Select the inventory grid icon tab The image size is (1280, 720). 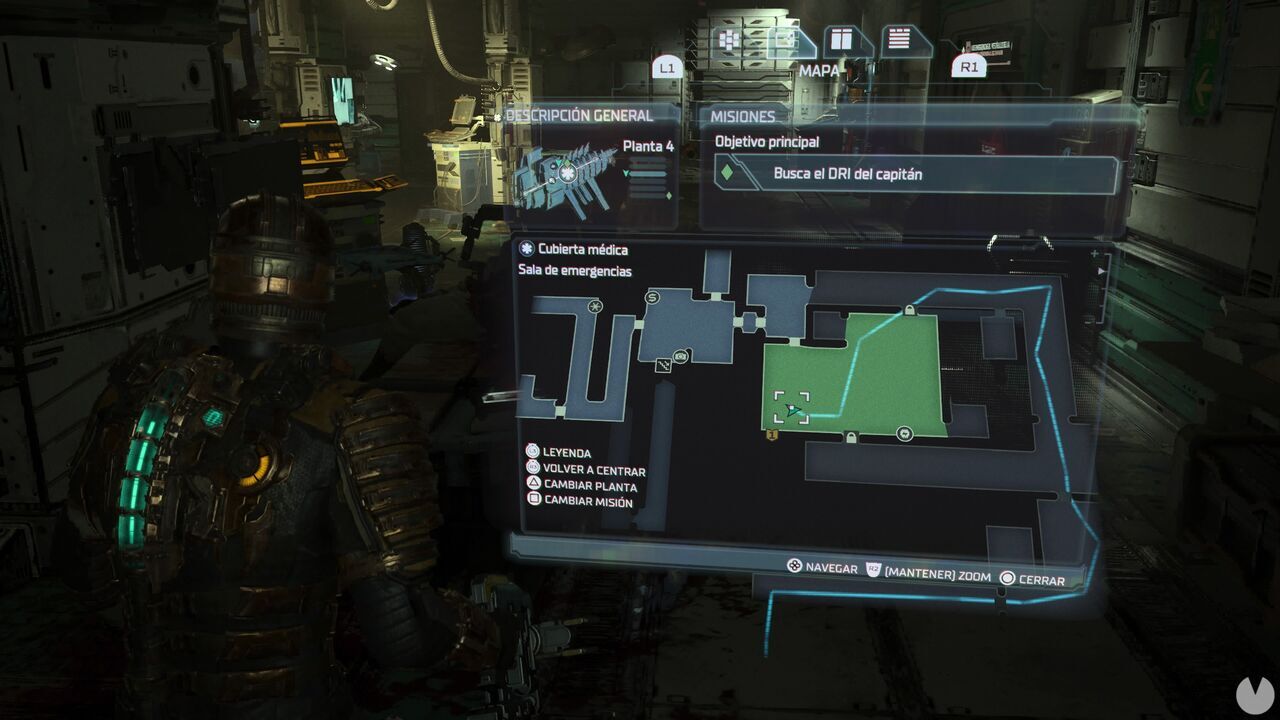[730, 37]
